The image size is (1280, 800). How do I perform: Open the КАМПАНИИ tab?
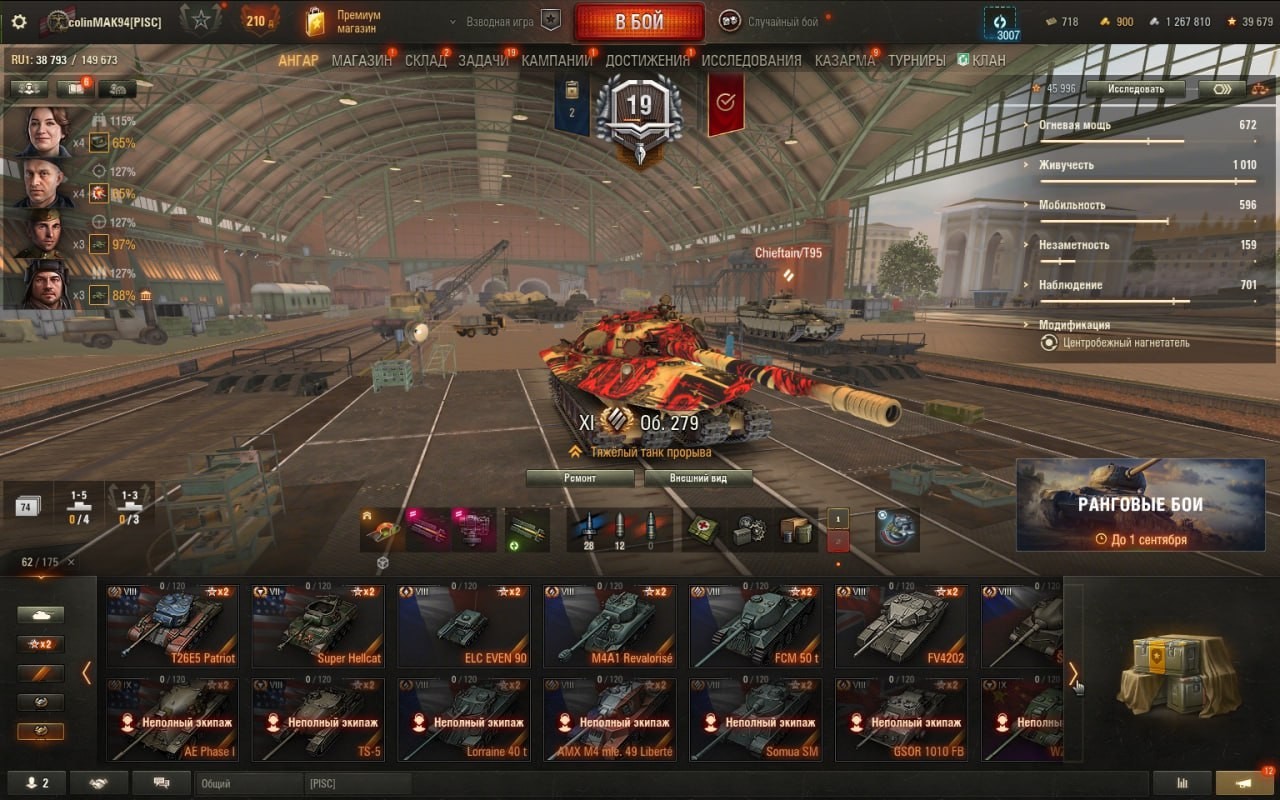pos(556,60)
